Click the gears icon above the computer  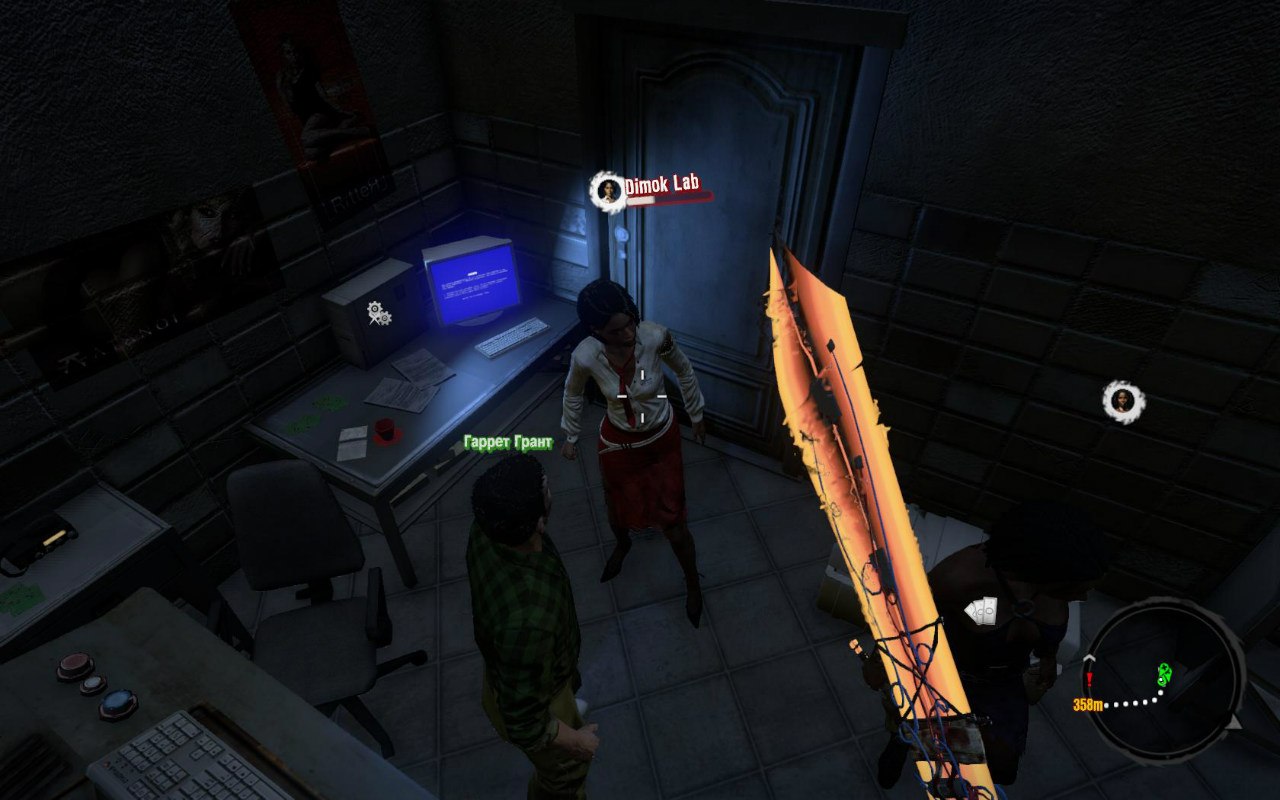pyautogui.click(x=378, y=313)
